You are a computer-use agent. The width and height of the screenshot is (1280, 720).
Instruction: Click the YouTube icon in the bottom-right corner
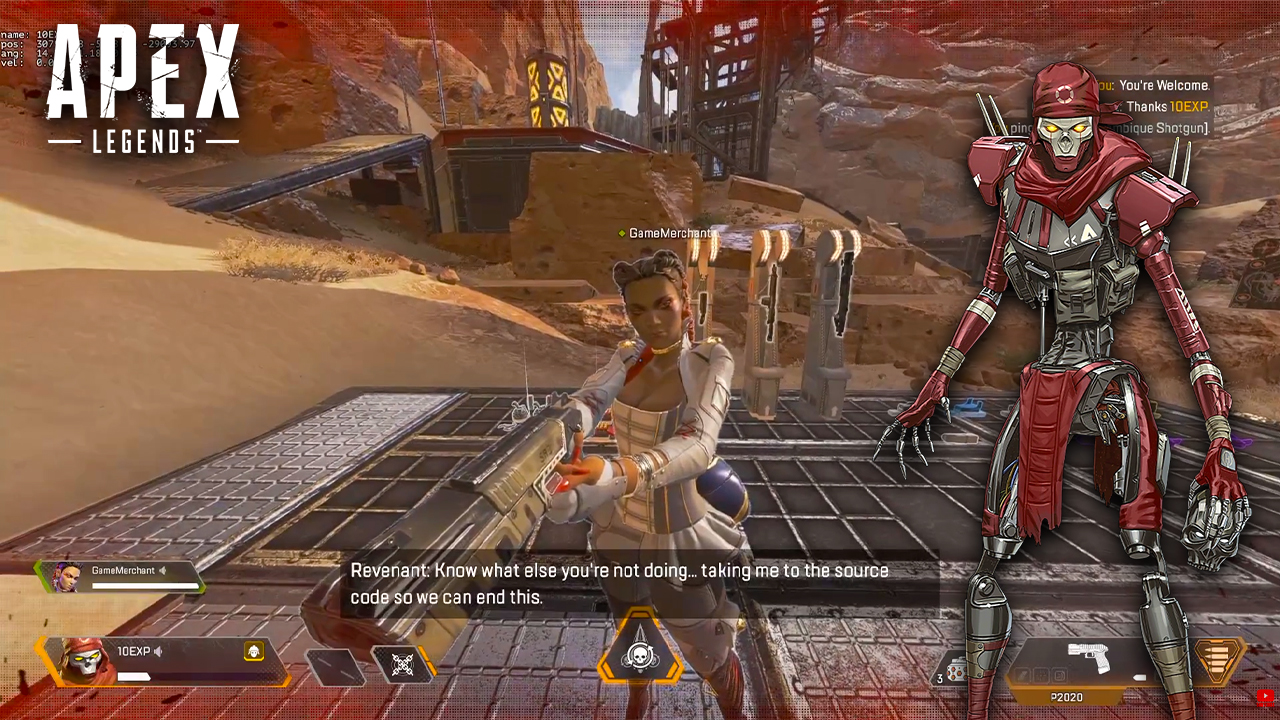[x=1266, y=694]
